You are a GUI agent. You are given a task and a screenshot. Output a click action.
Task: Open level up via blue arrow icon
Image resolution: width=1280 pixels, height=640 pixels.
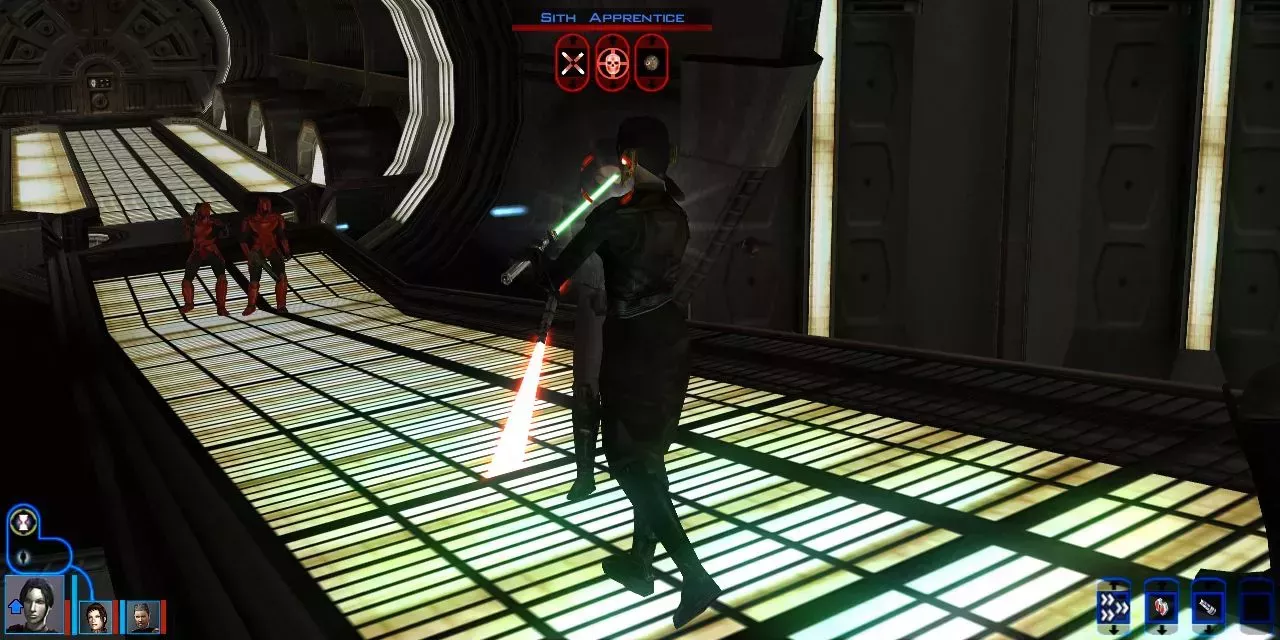(15, 605)
